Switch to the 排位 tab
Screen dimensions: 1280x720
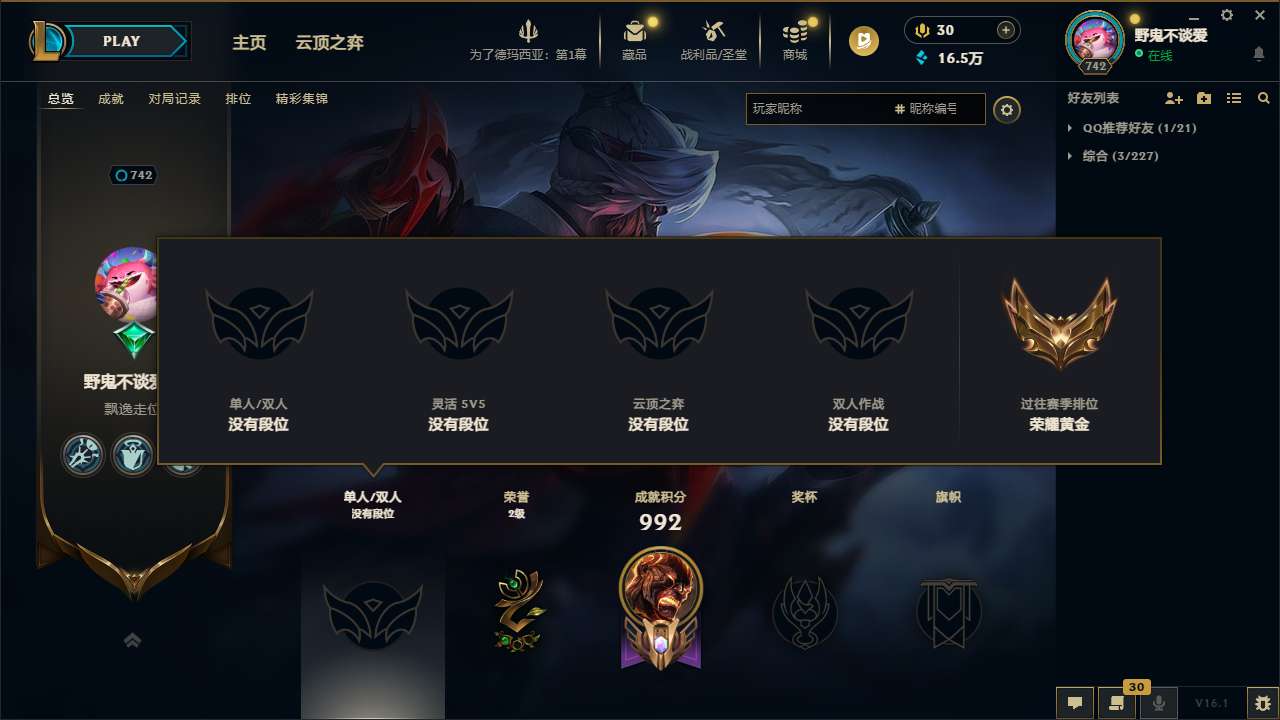238,99
